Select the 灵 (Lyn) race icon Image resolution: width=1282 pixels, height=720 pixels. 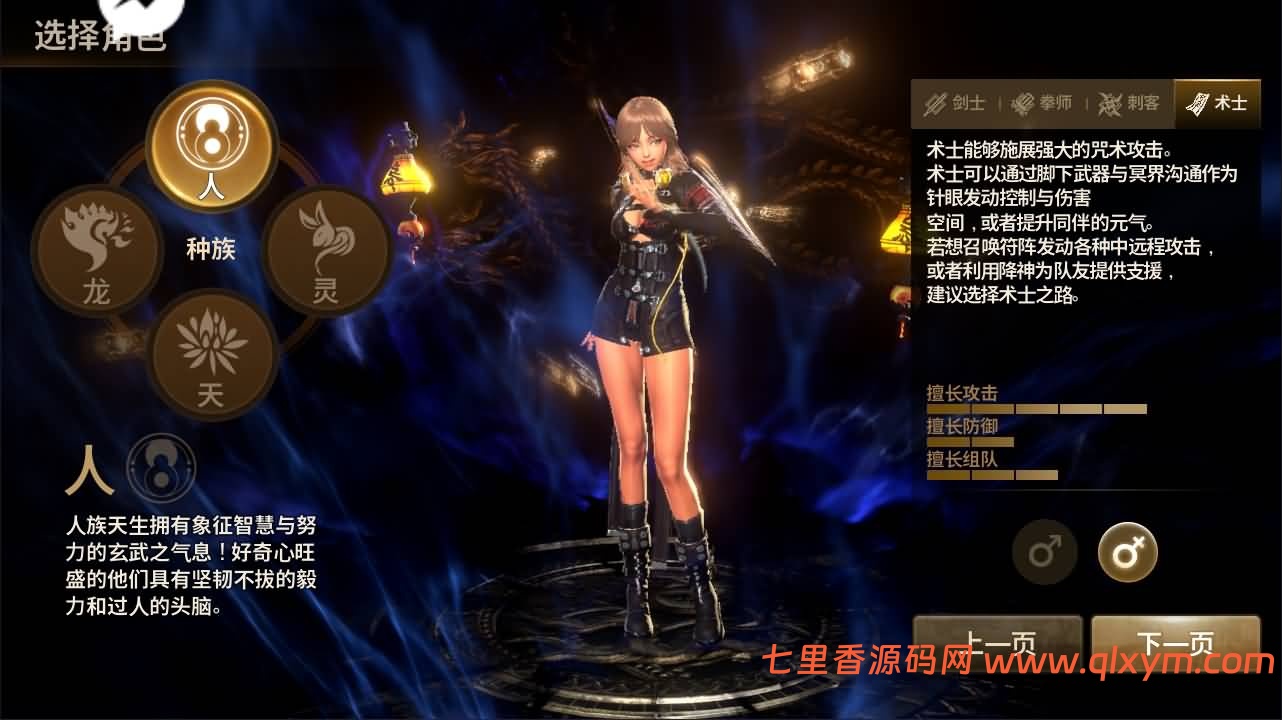(327, 248)
